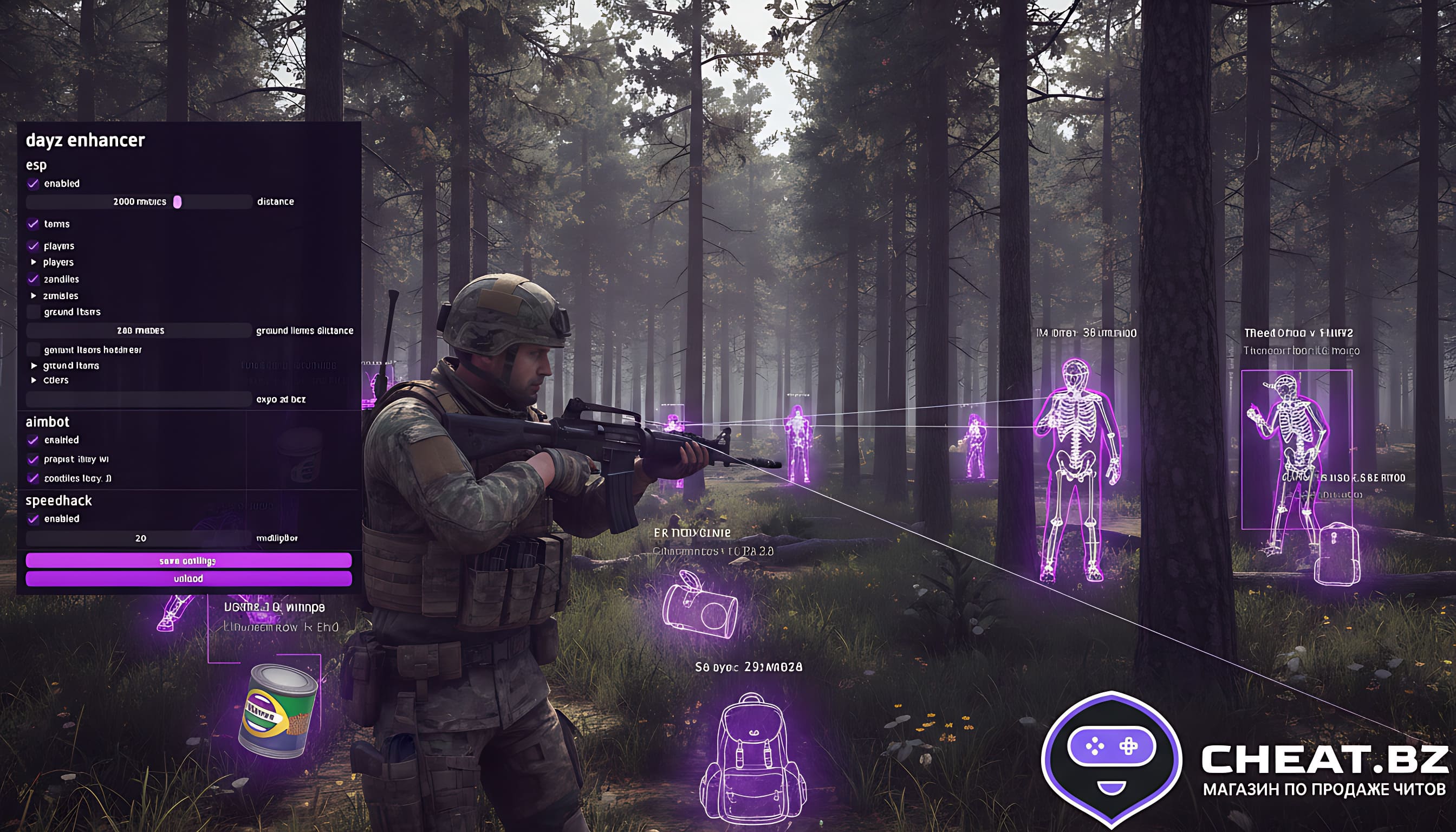
Task: Expand the players tree entry
Action: 34,262
